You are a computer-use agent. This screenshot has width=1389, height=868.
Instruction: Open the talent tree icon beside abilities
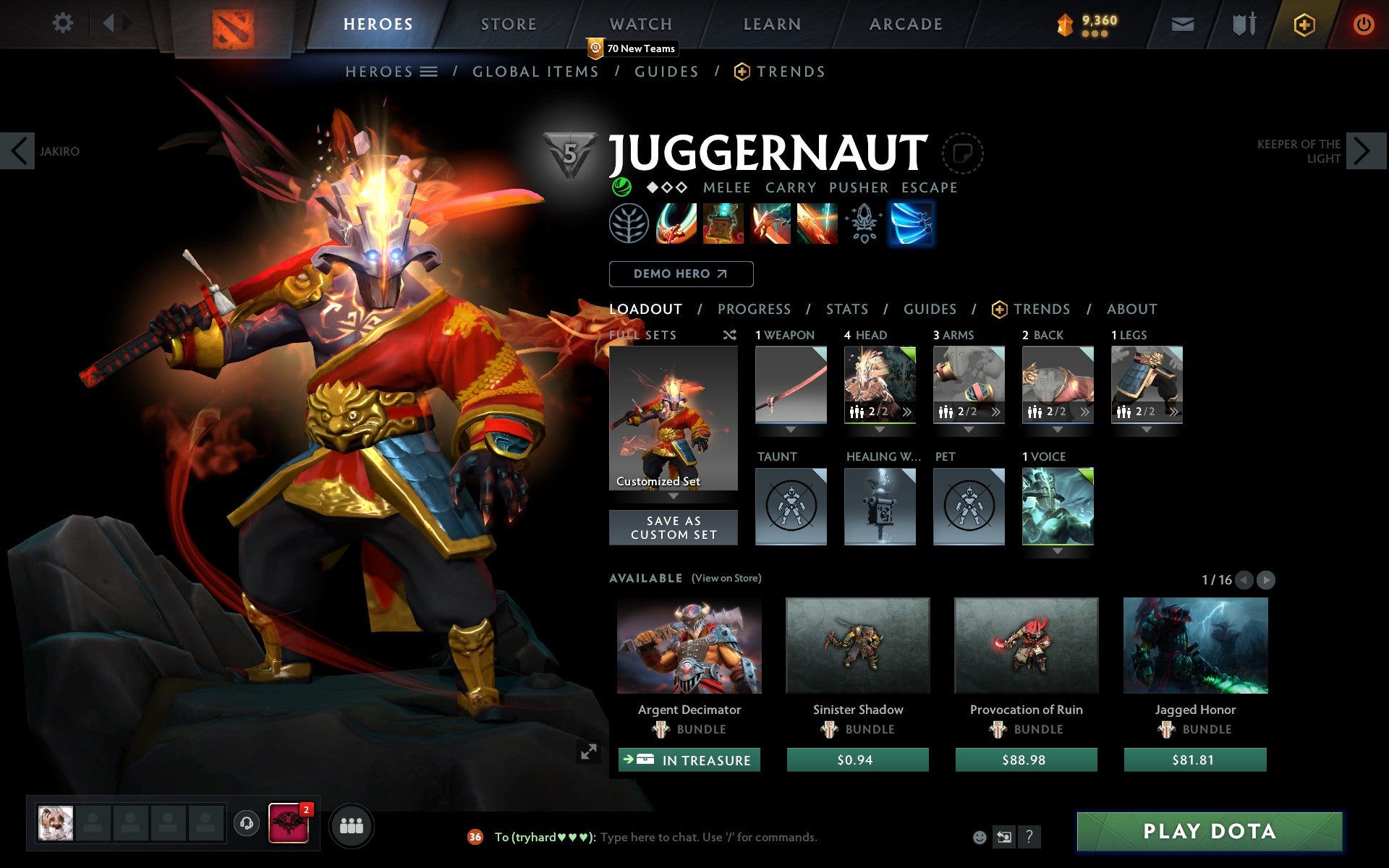(629, 224)
